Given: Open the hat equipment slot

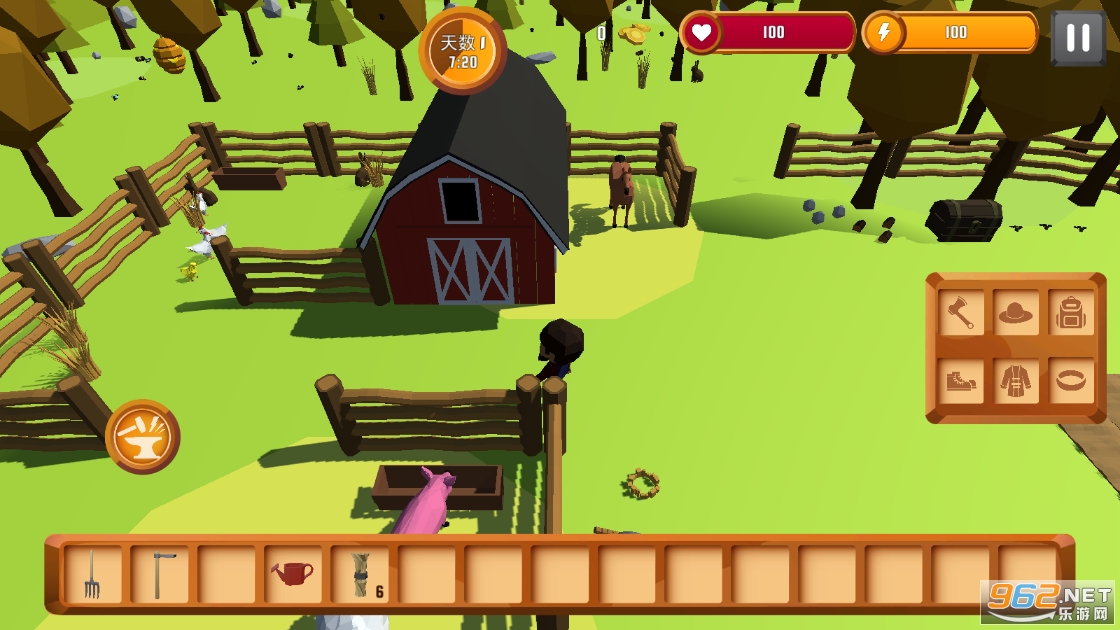Looking at the screenshot, I should coord(1016,313).
